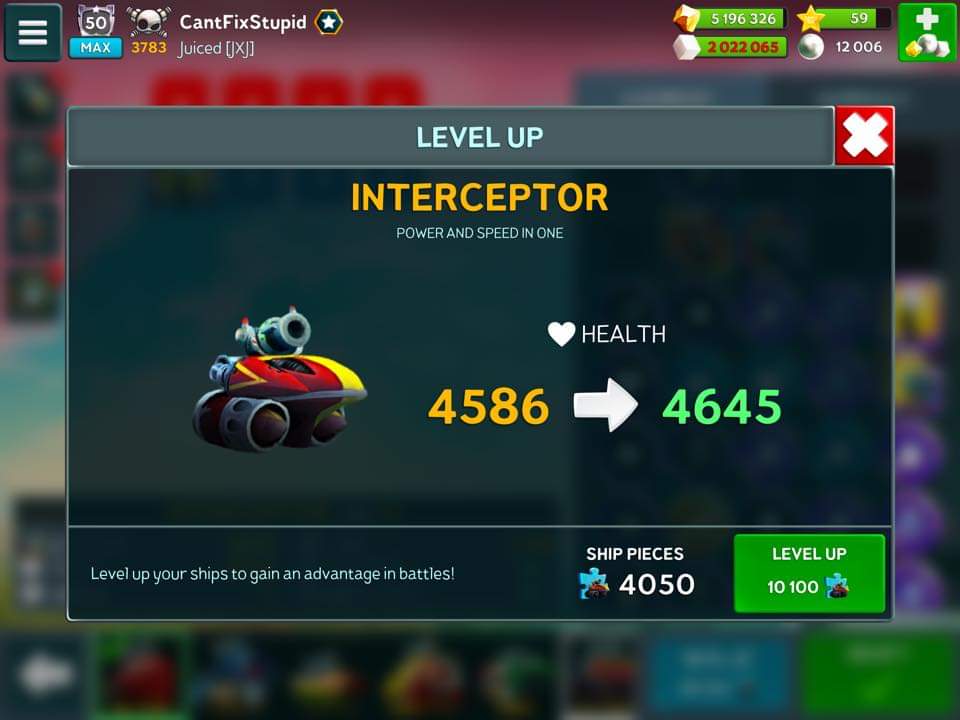
Task: Open the hamburger main menu
Action: [33, 32]
